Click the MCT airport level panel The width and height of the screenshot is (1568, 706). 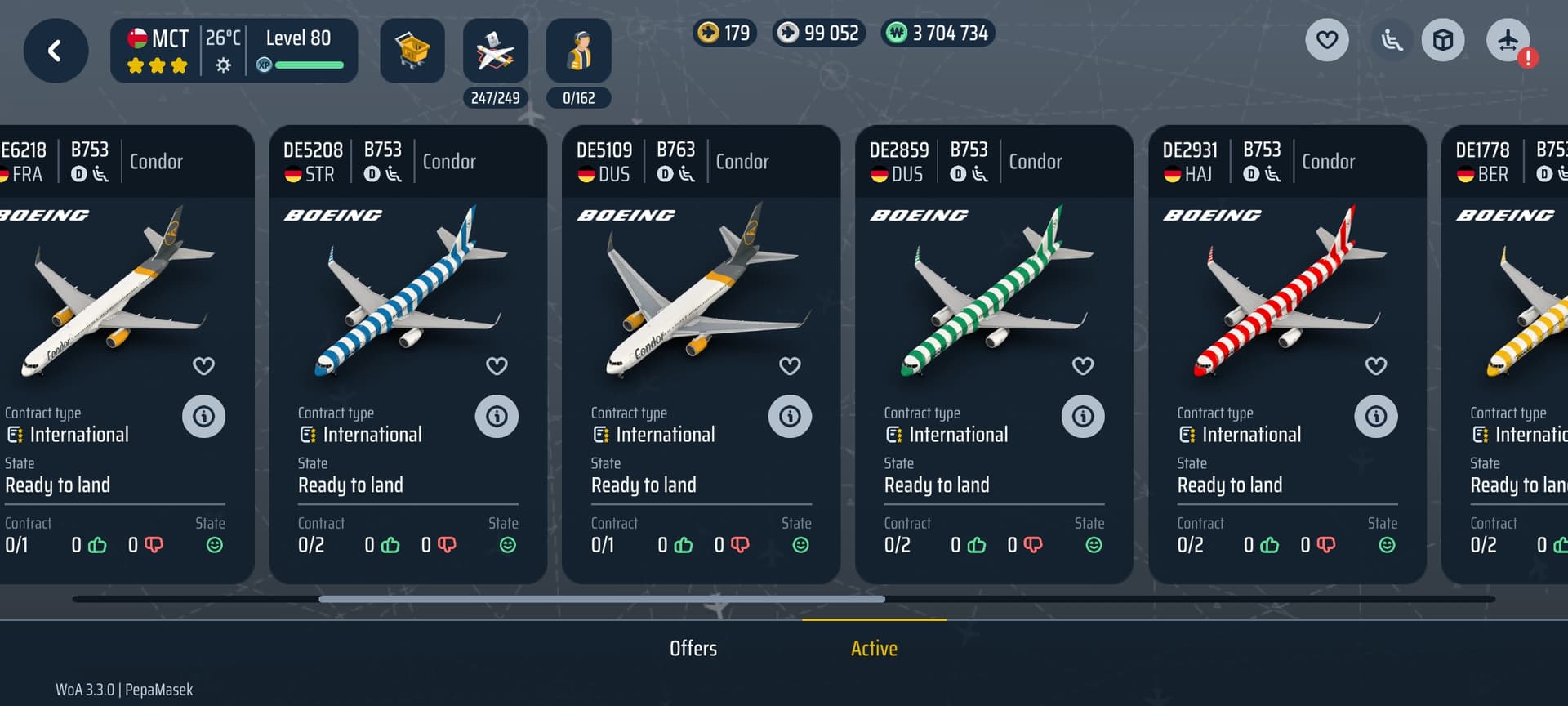(234, 51)
